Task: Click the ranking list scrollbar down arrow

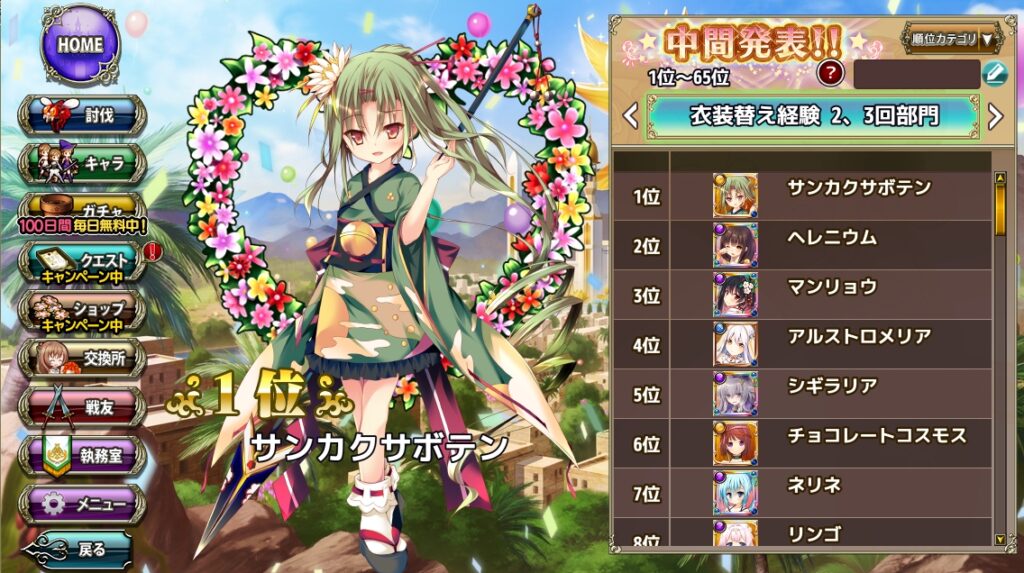Action: pyautogui.click(x=1000, y=540)
